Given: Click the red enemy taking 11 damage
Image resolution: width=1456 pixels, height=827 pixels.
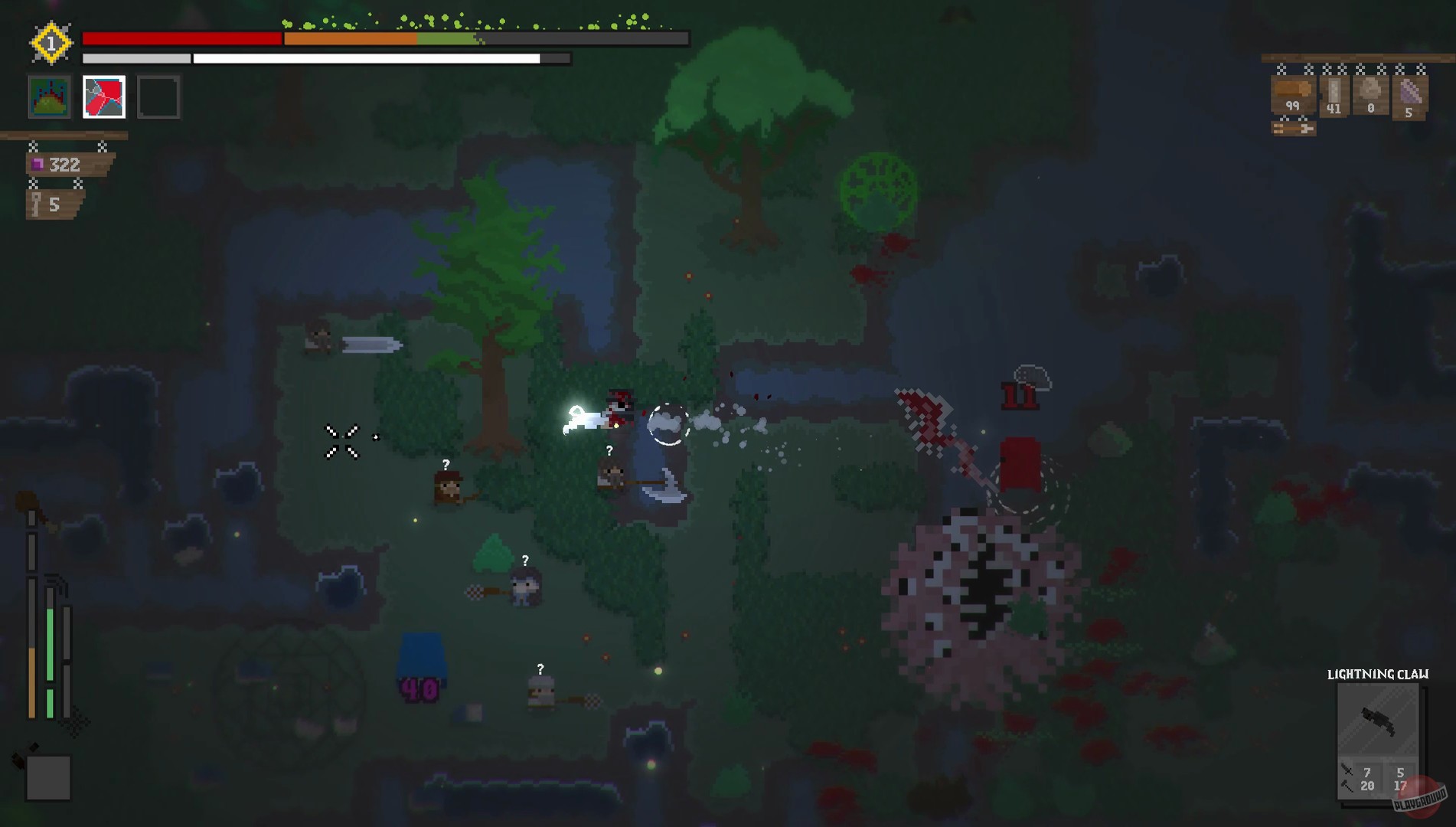Looking at the screenshot, I should 1020,465.
